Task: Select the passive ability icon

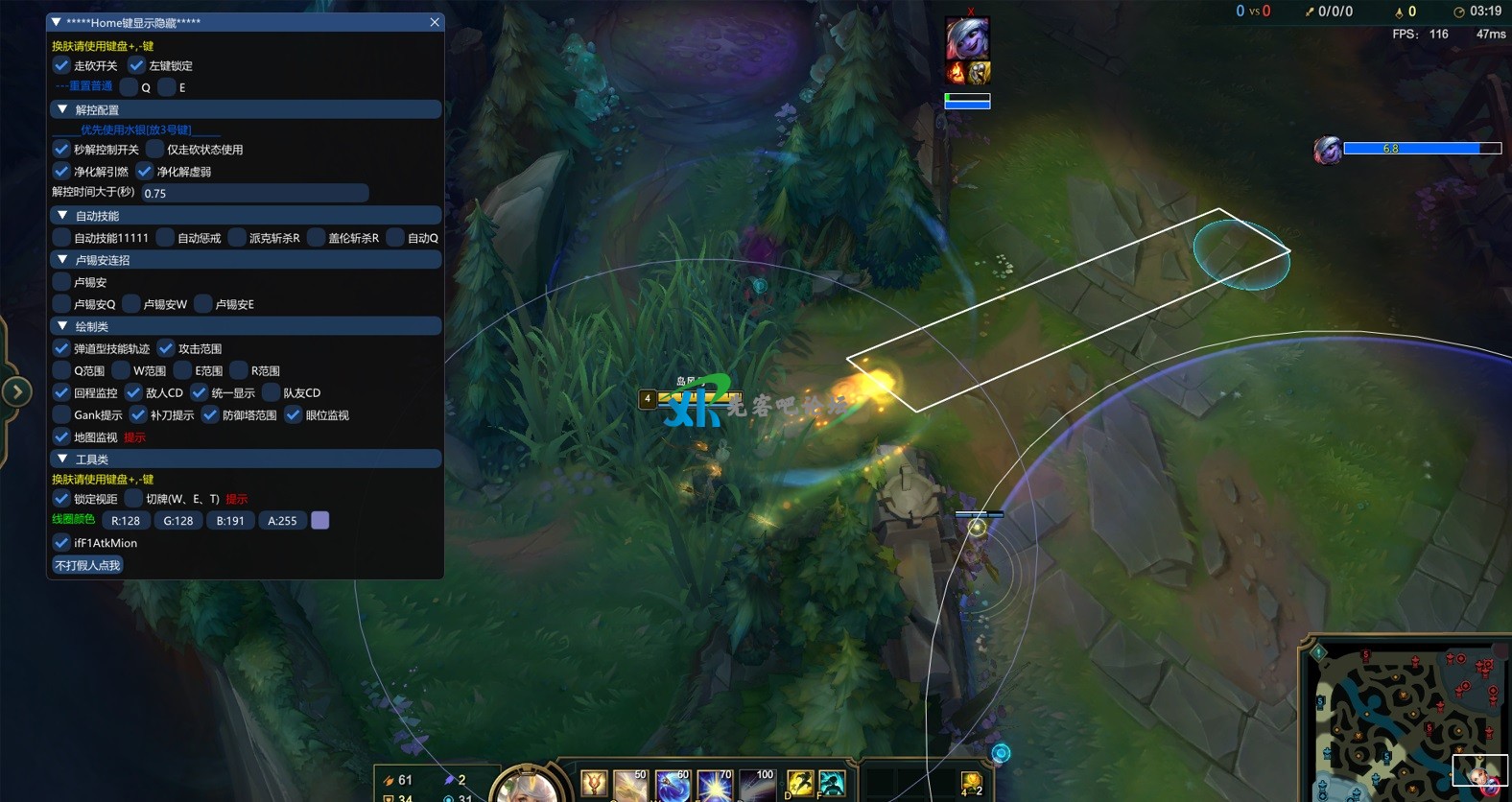Action: click(x=594, y=785)
